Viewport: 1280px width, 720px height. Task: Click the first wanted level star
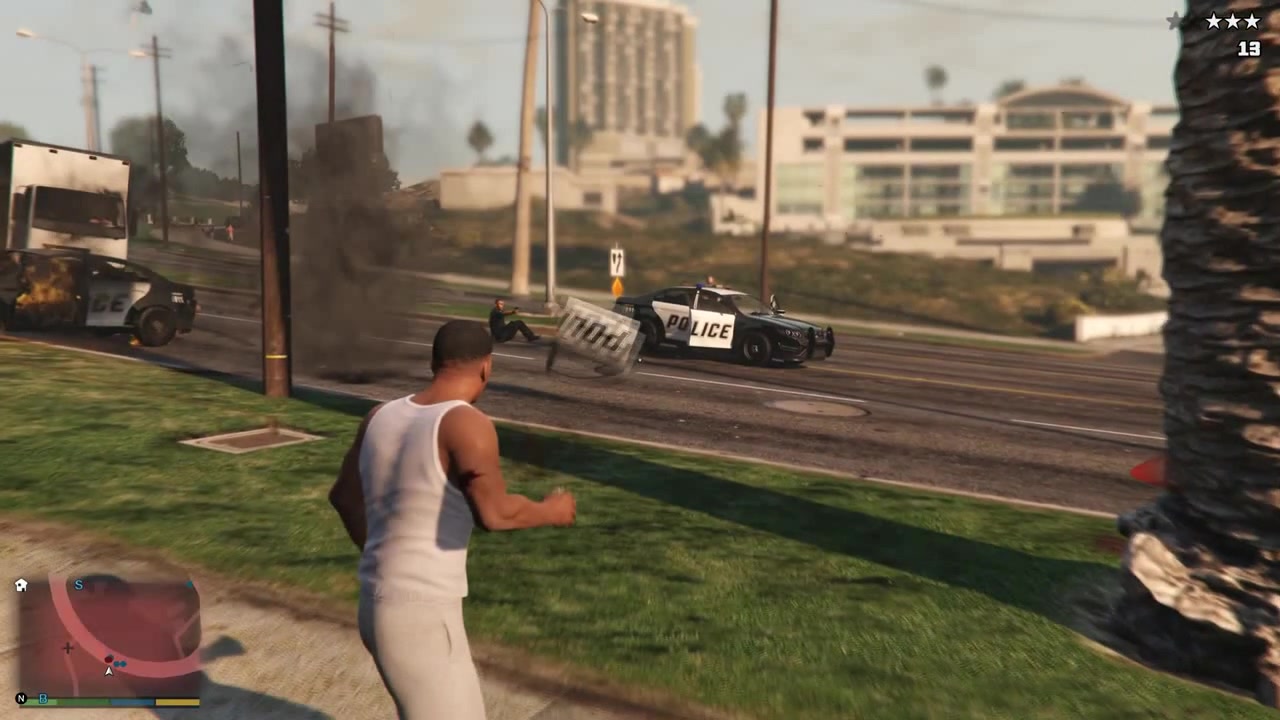click(x=1214, y=20)
